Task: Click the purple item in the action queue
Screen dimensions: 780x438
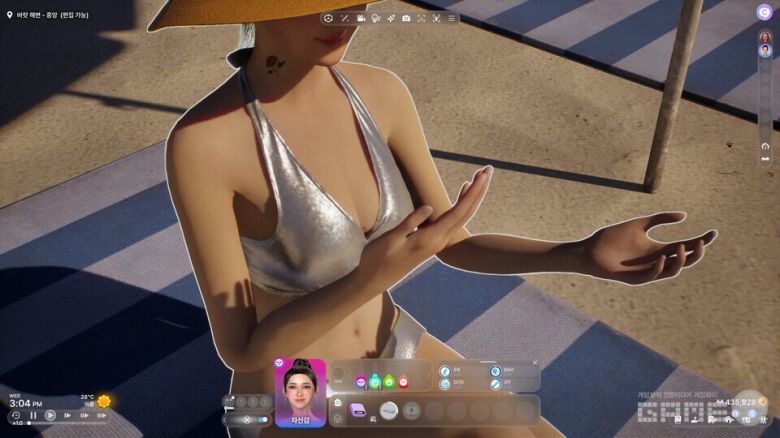Action: pos(358,410)
